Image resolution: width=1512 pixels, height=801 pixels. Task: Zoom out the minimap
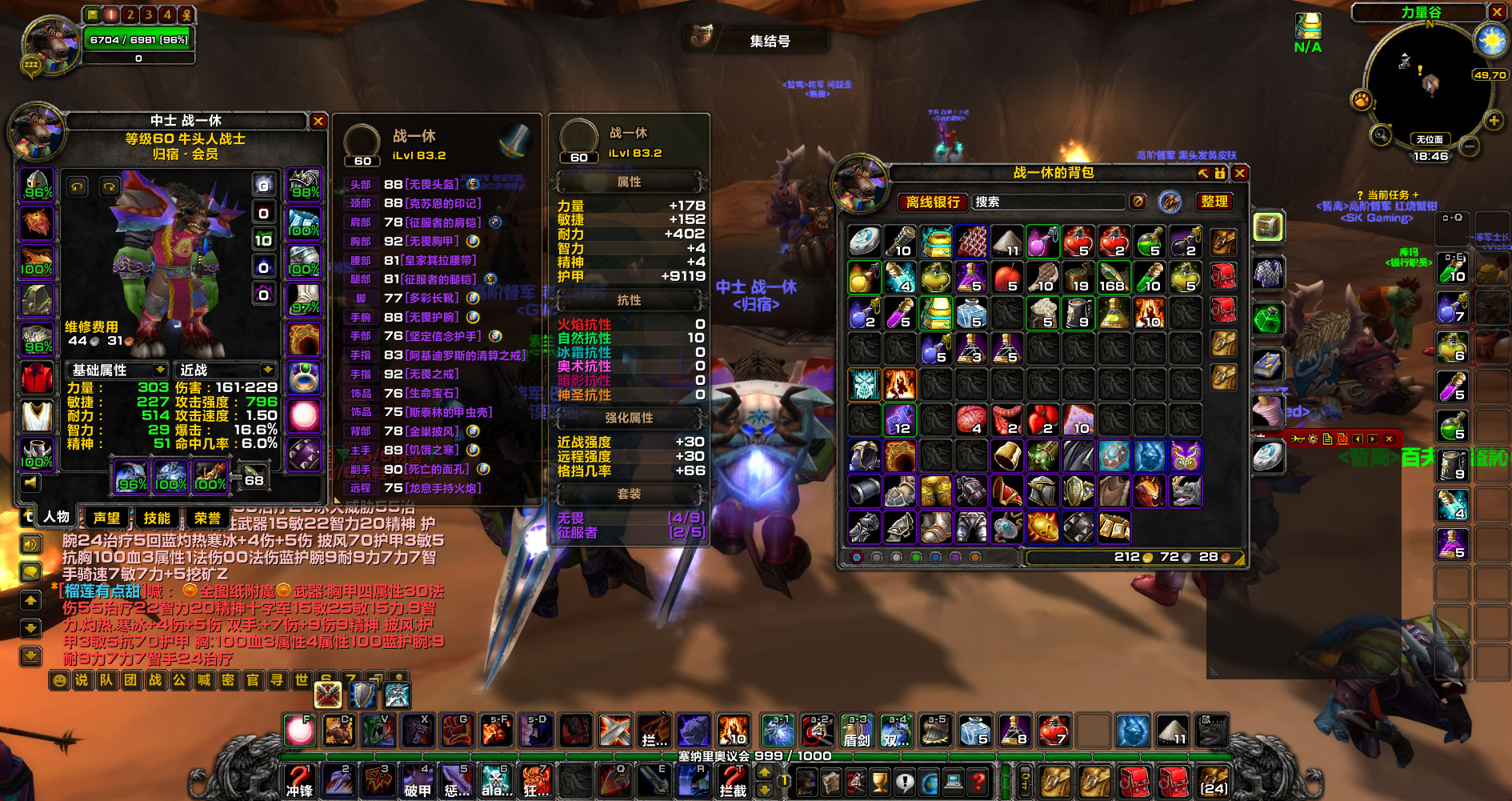click(x=1470, y=146)
